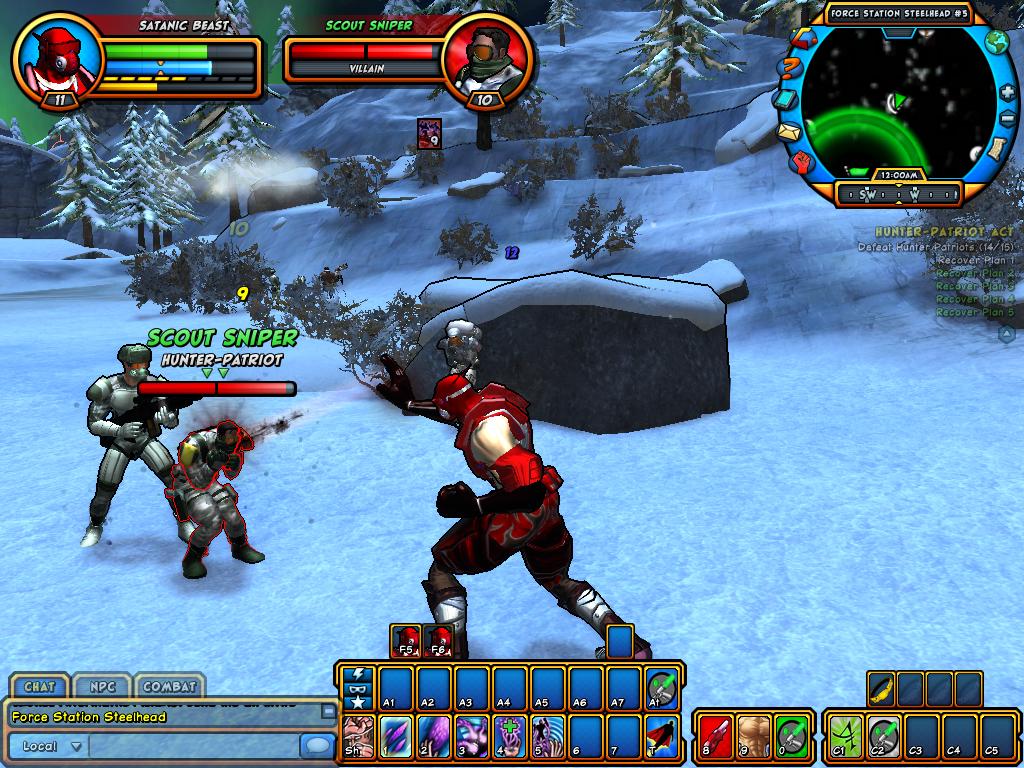
Task: Click the red fist icon beside the minimap
Action: click(x=803, y=162)
